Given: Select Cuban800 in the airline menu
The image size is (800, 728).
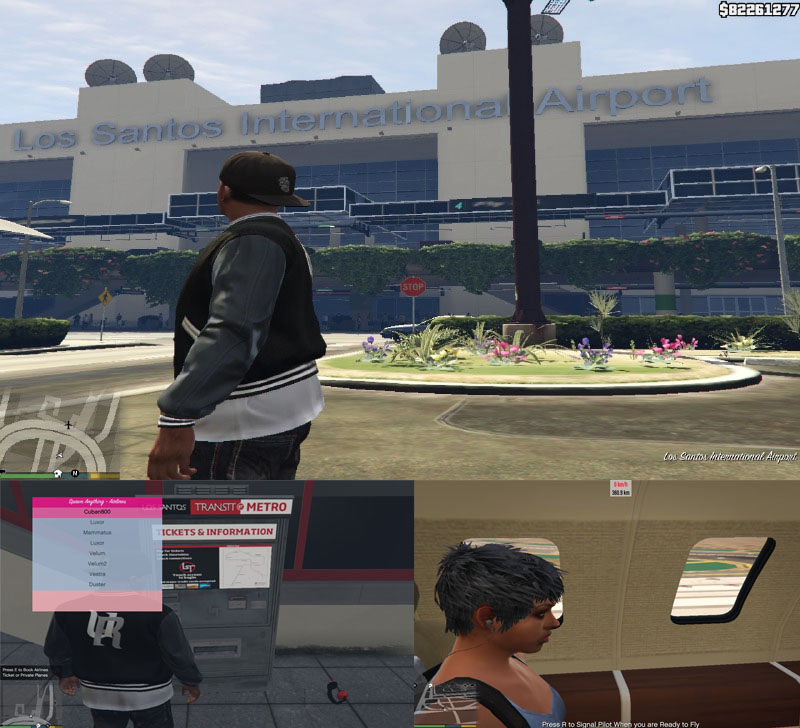Looking at the screenshot, I should point(97,511).
